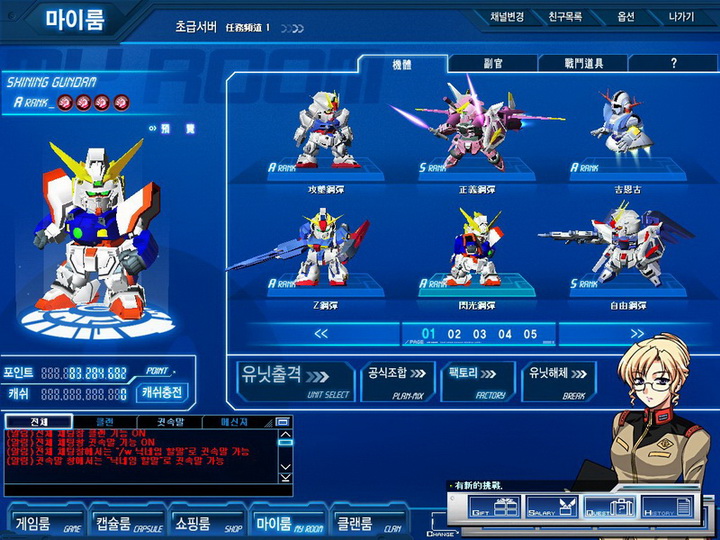Switch to the 戰鬥道具 tab
The height and width of the screenshot is (540, 720).
[x=585, y=63]
